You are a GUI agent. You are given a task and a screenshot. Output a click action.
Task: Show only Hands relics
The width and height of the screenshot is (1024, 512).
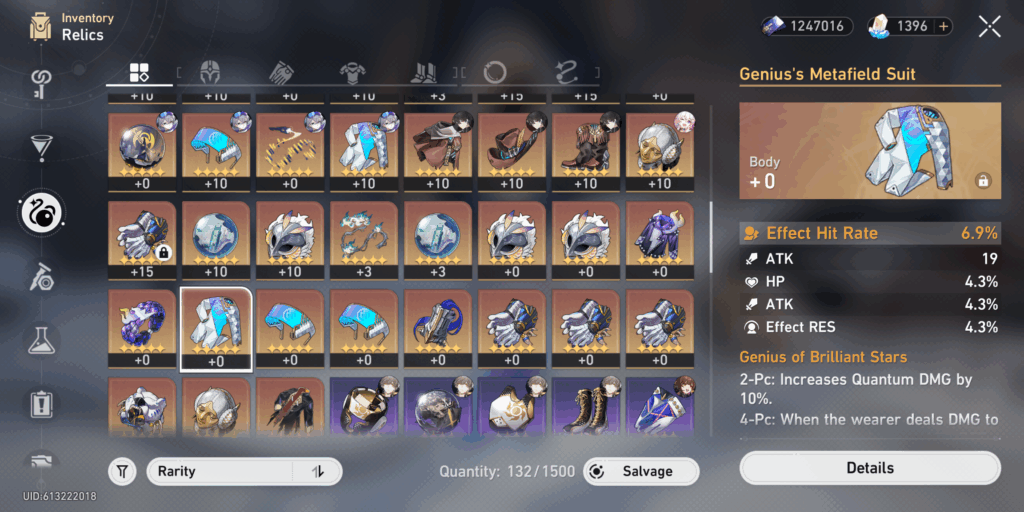(283, 72)
